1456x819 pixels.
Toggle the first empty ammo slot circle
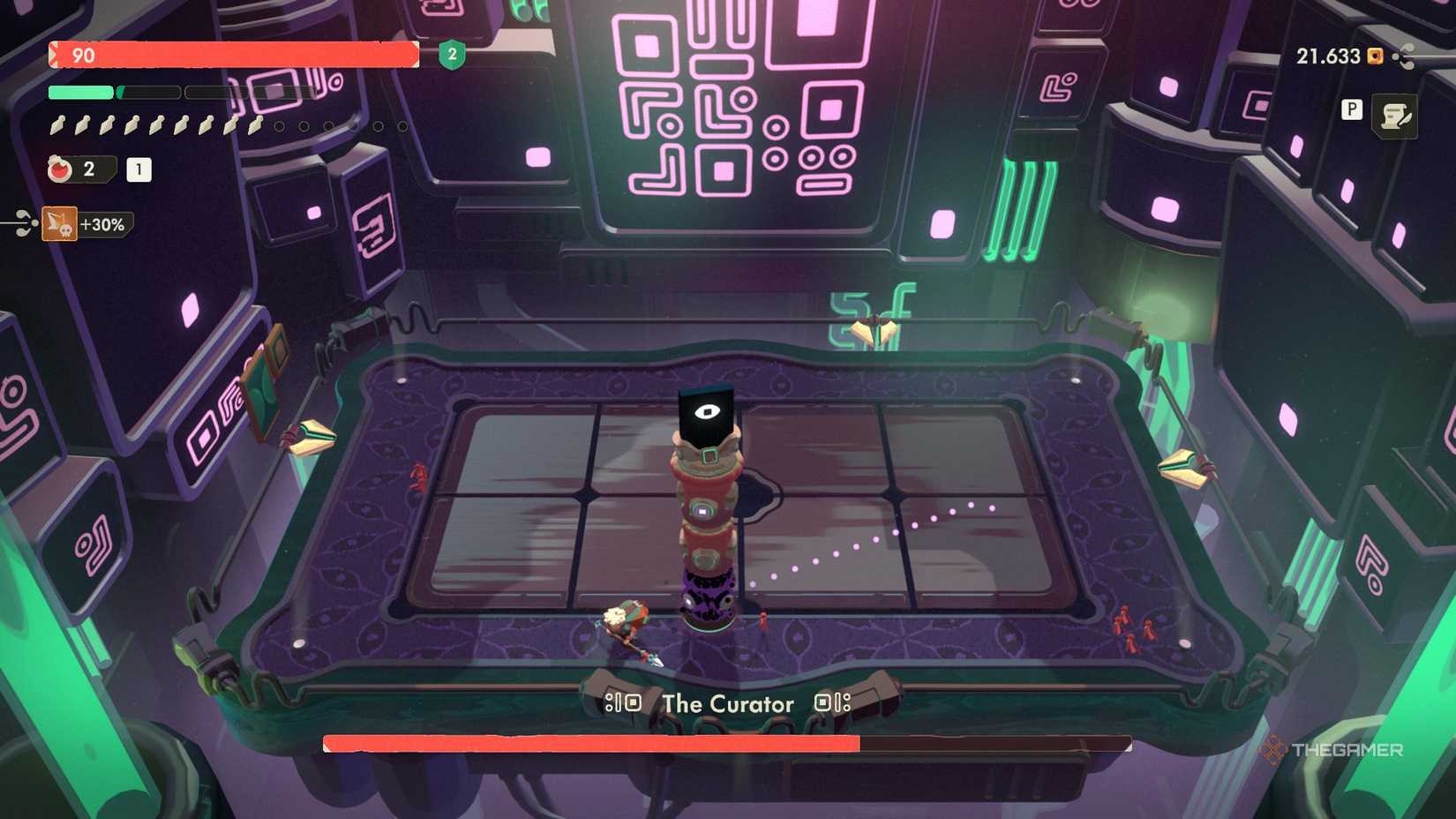[278, 125]
